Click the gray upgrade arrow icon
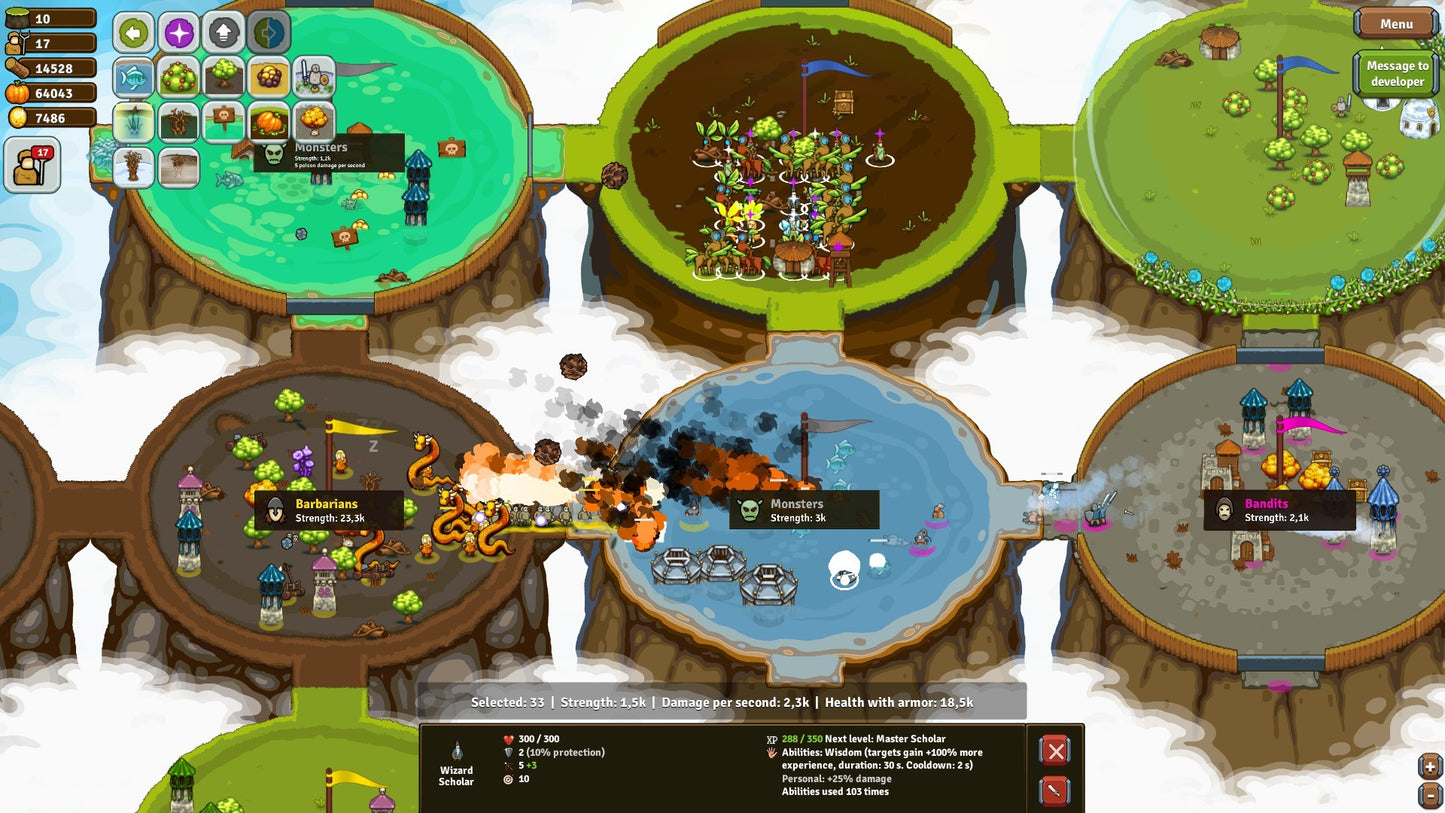Image resolution: width=1445 pixels, height=813 pixels. 223,32
